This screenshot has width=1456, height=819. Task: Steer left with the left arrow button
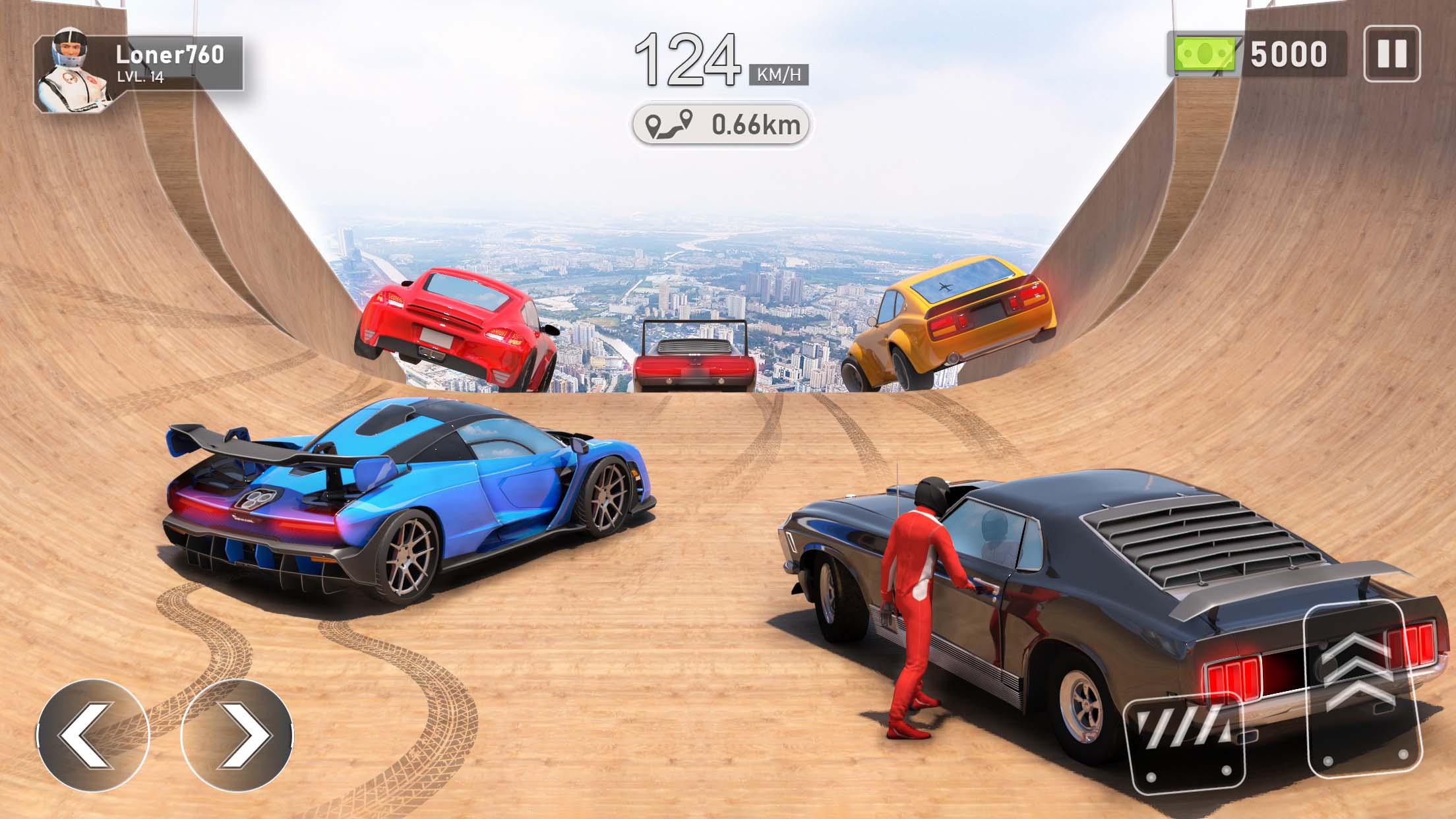point(93,735)
